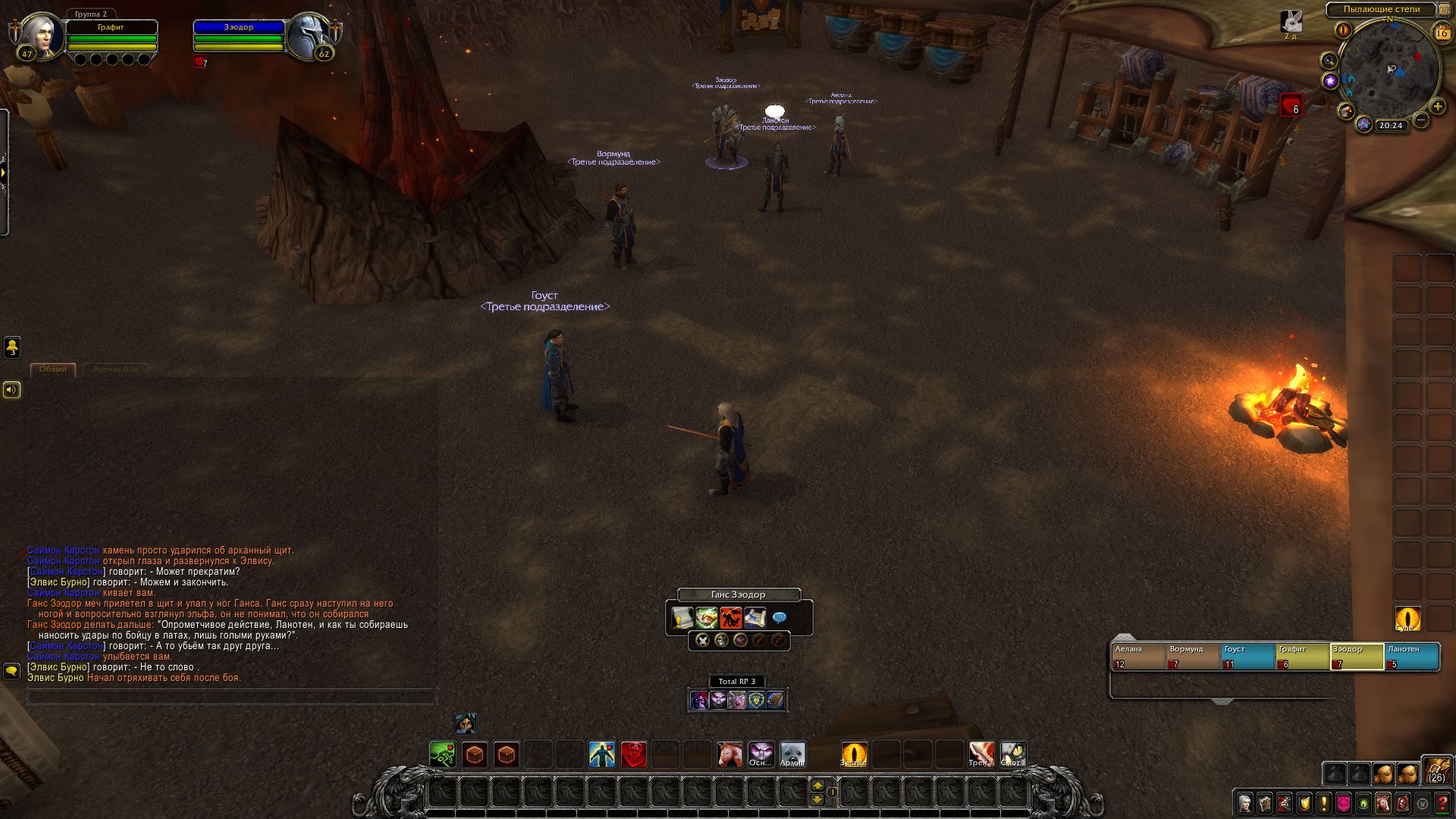This screenshot has width=1456, height=819.
Task: Click the red heart icon showing 6
Action: (1291, 106)
